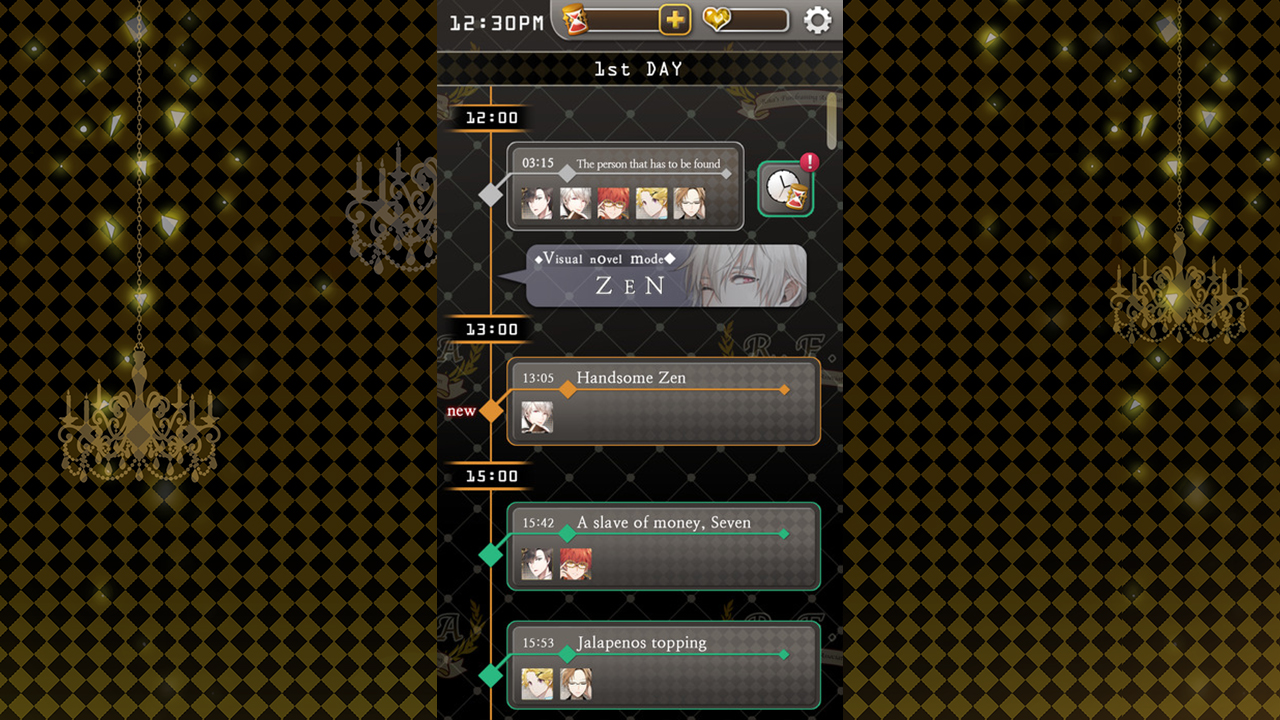Open the settings gear icon

coord(817,20)
